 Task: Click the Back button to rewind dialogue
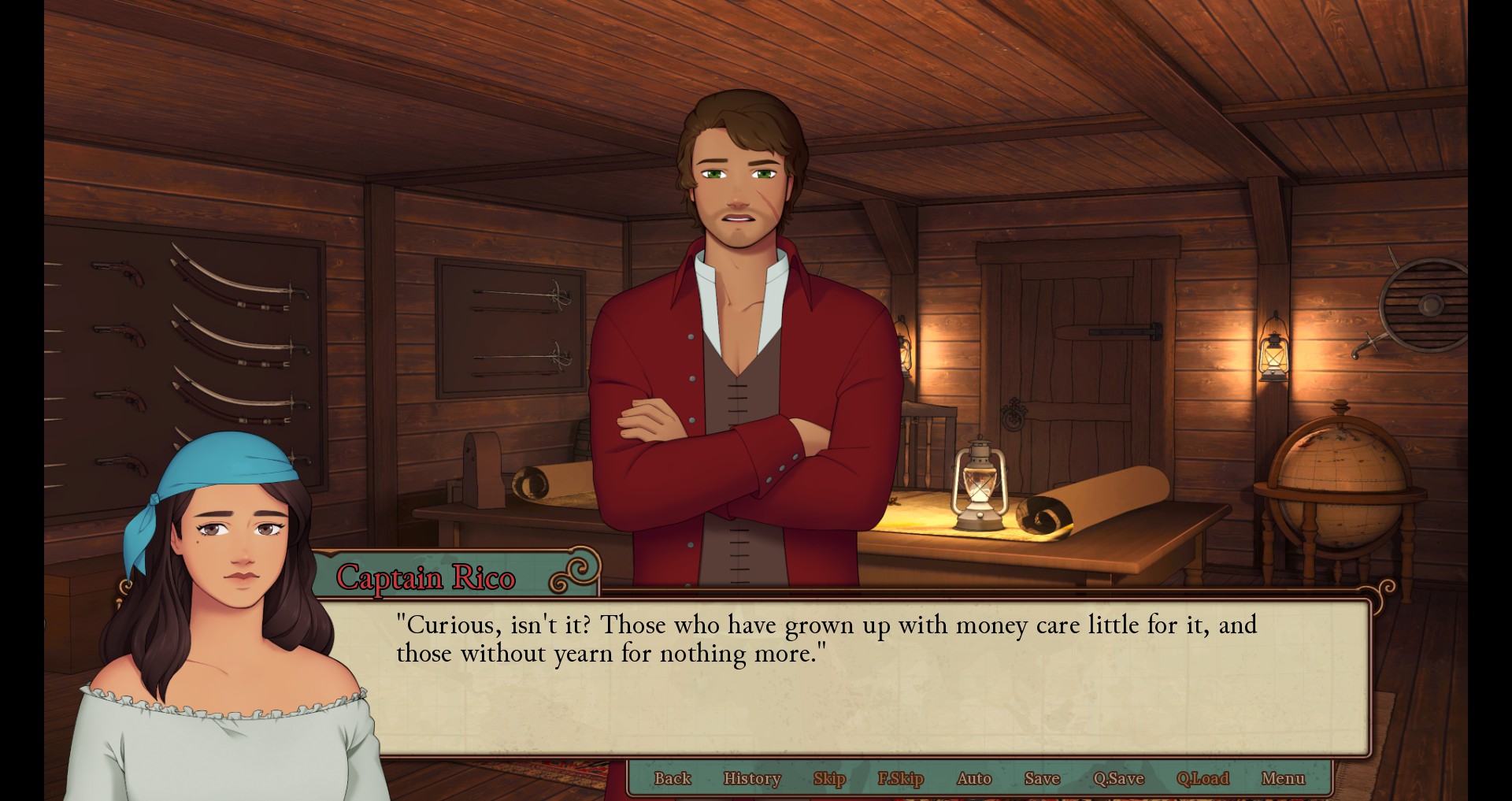pyautogui.click(x=673, y=778)
